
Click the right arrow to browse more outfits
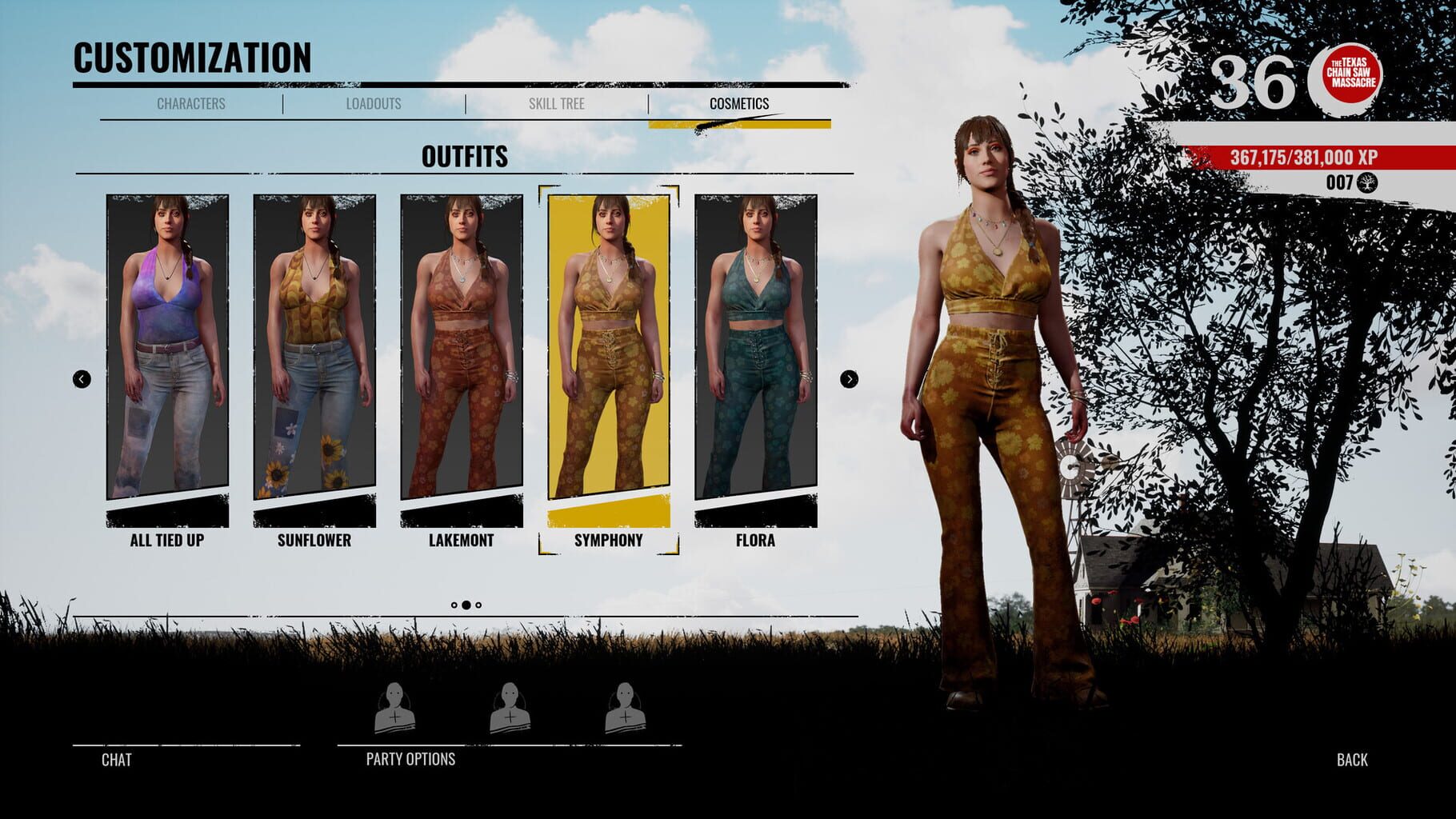847,379
